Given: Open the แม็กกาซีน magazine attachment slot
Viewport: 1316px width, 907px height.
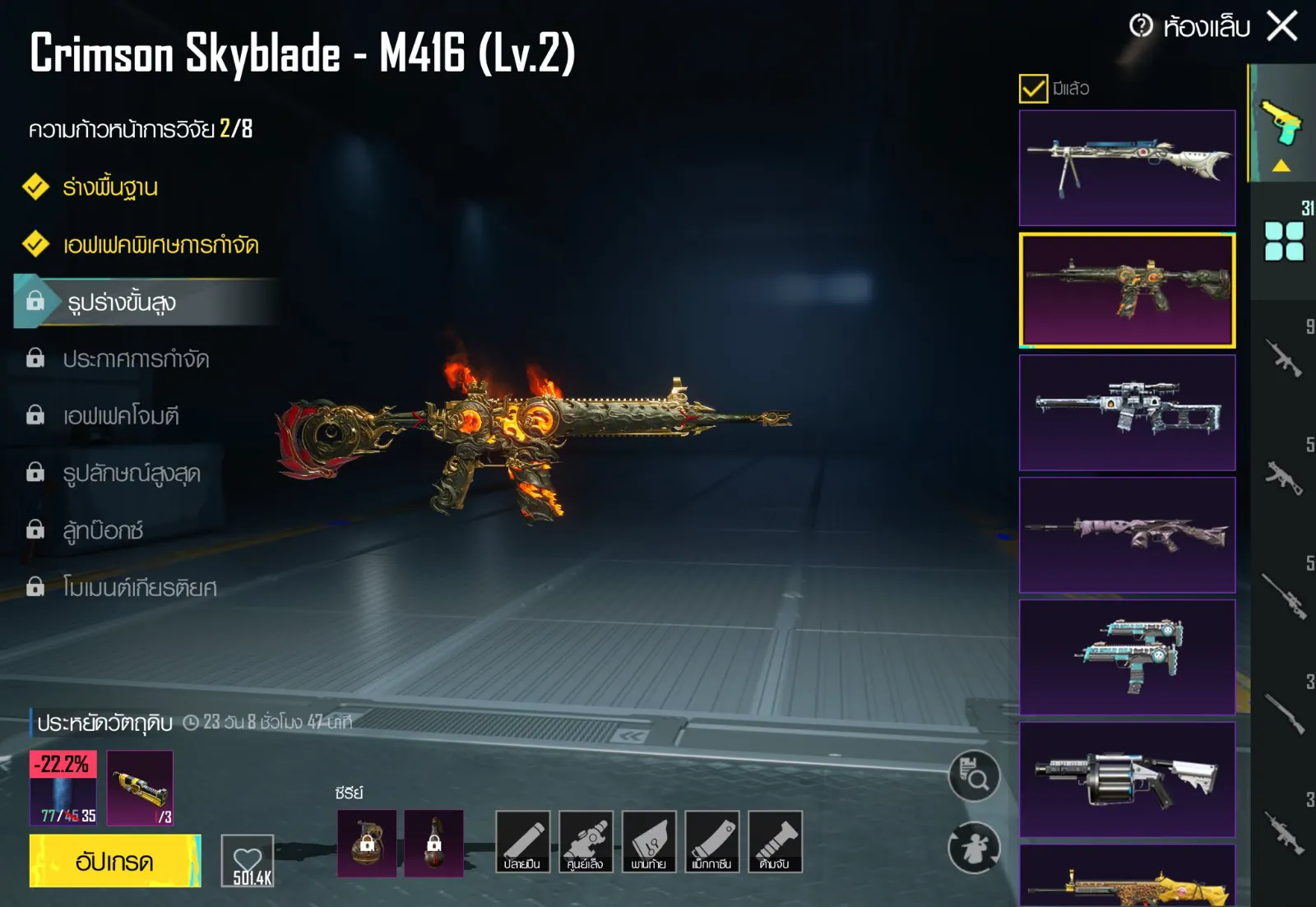Looking at the screenshot, I should pyautogui.click(x=711, y=841).
